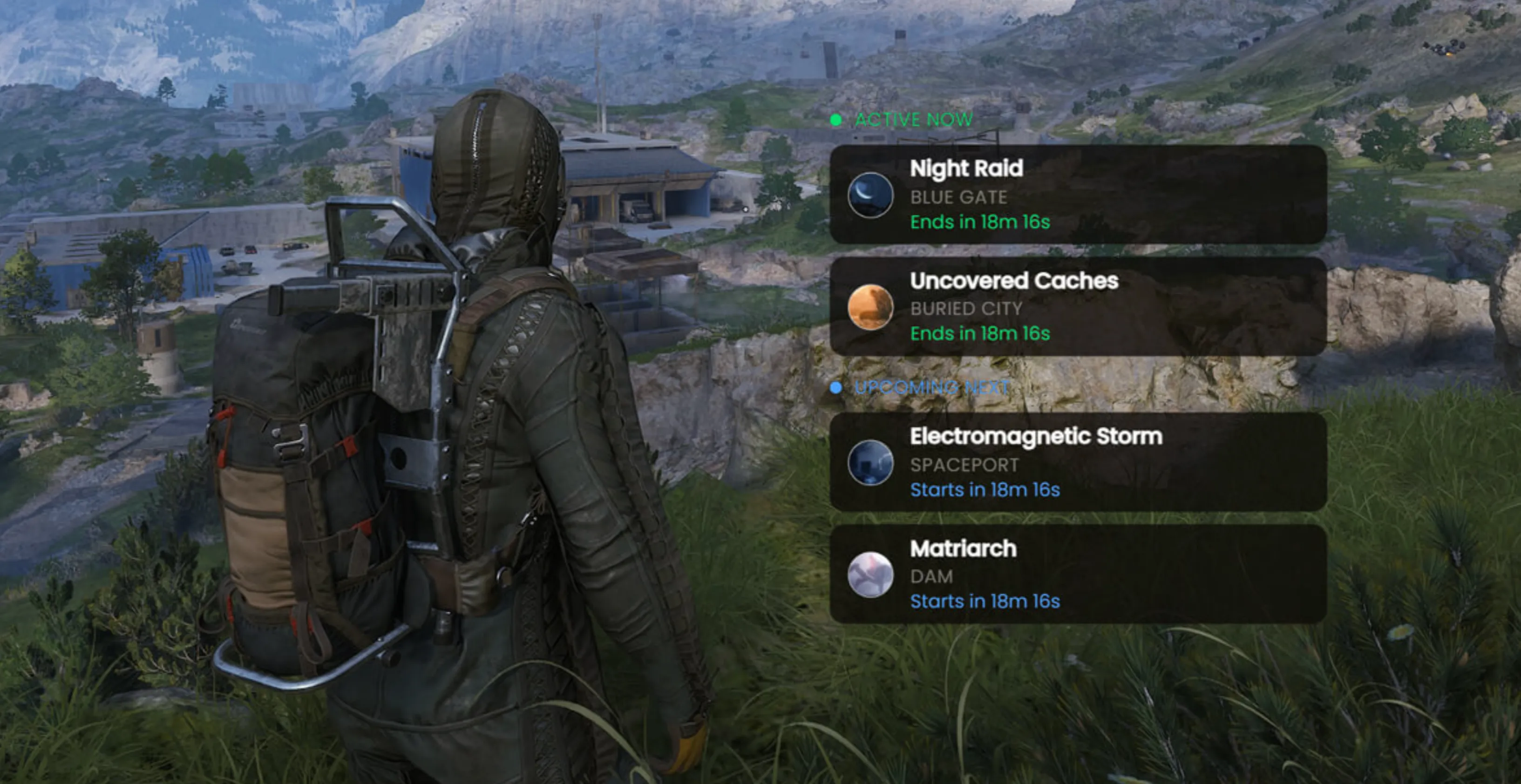The image size is (1521, 784).
Task: Click the orange Uncovered Caches icon
Action: tap(870, 307)
